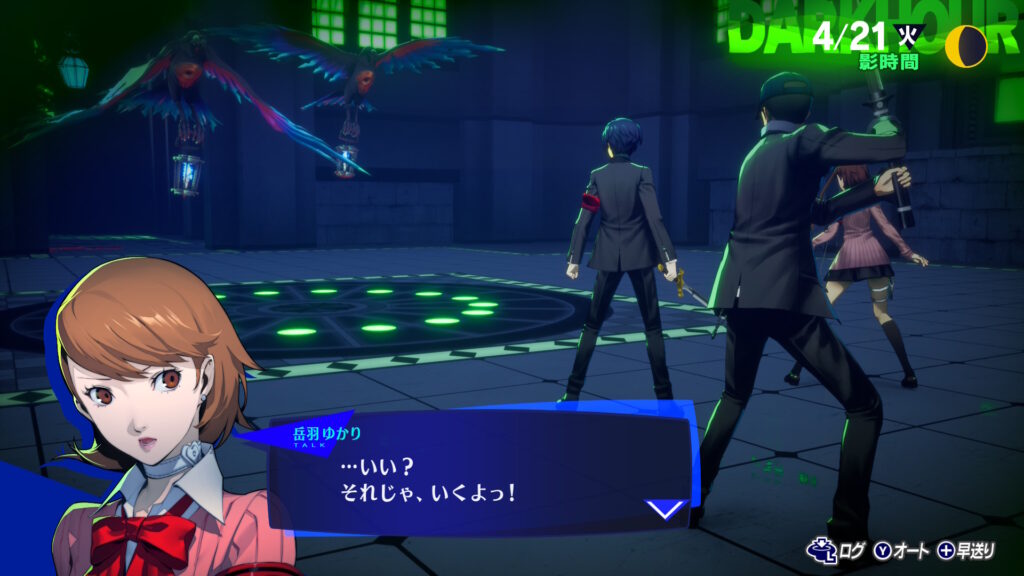1024x576 pixels.
Task: Advance dialogue with the white down arrow
Action: [665, 509]
